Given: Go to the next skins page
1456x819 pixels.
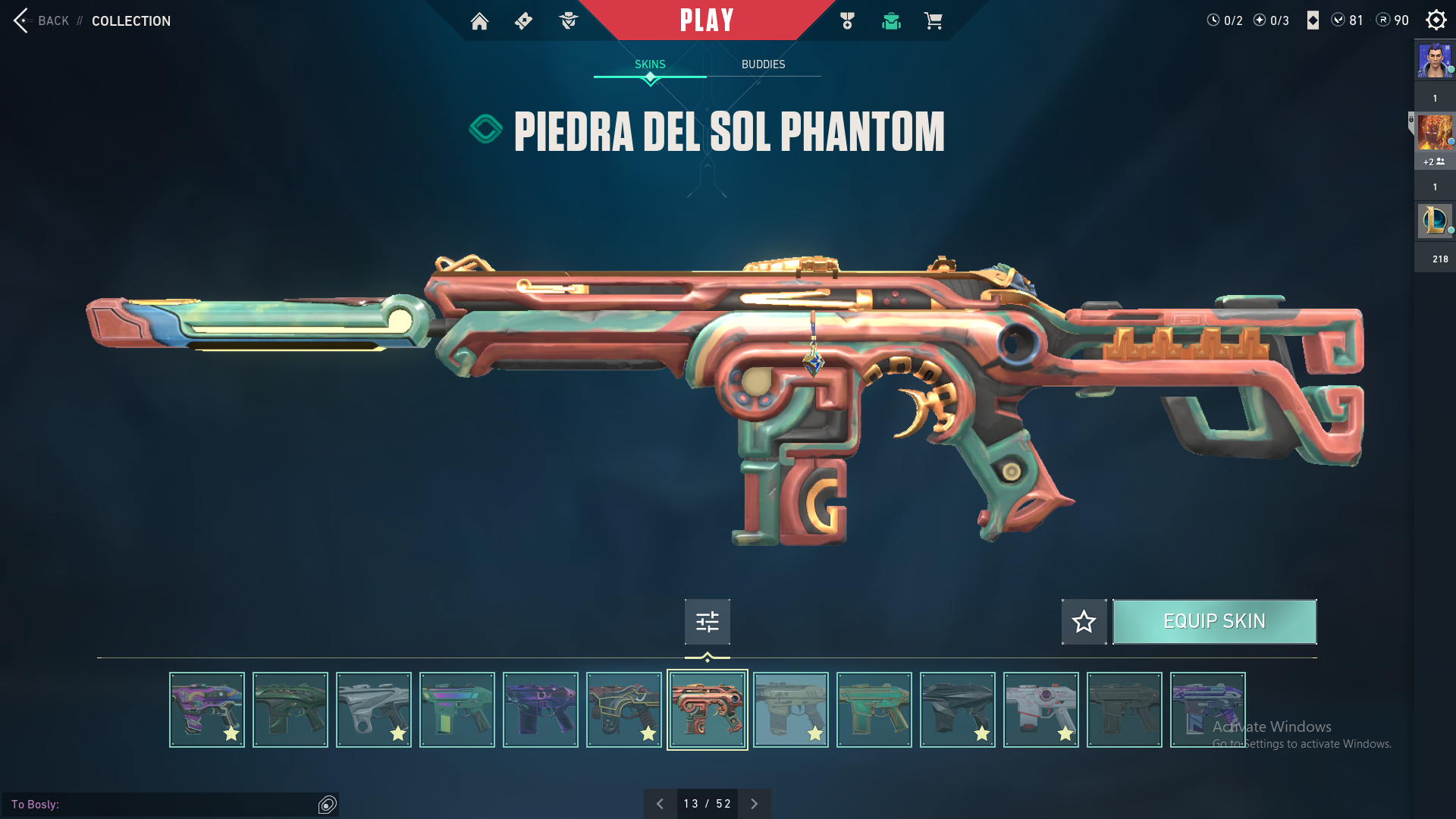Looking at the screenshot, I should pos(754,804).
